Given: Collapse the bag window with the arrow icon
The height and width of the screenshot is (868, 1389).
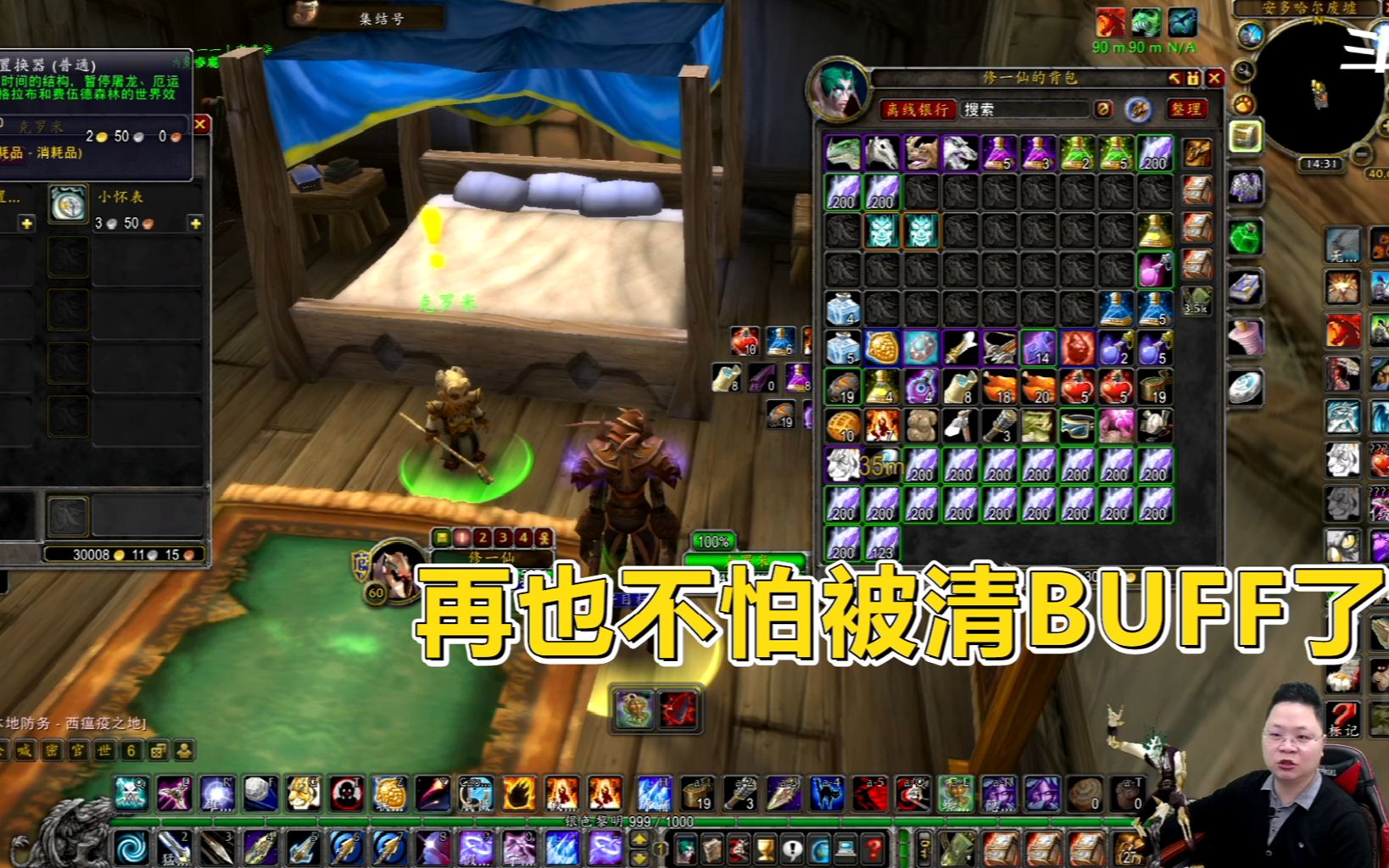Looking at the screenshot, I should point(1175,78).
